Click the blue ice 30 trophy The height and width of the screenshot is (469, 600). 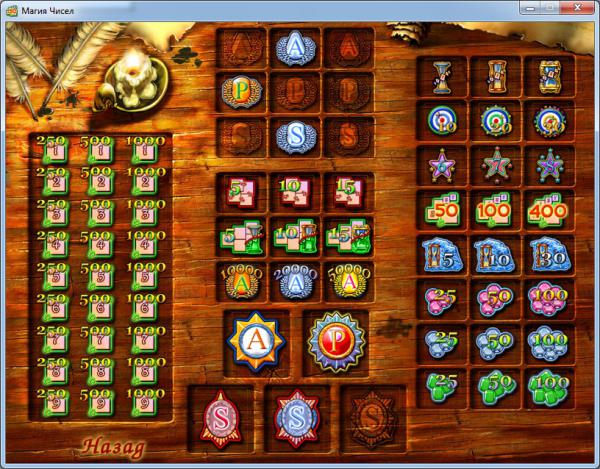(550, 255)
